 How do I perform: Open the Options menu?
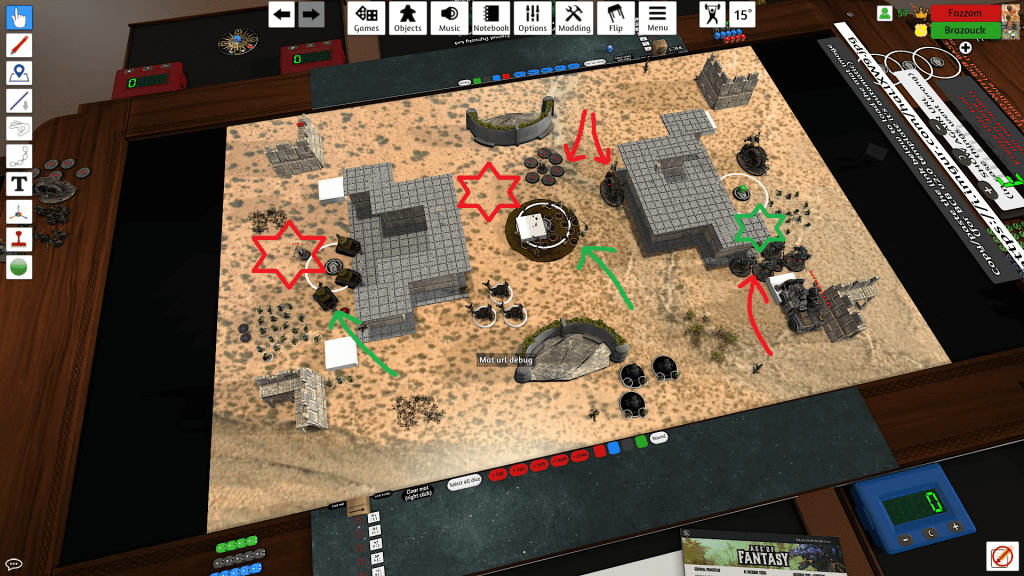pos(533,17)
